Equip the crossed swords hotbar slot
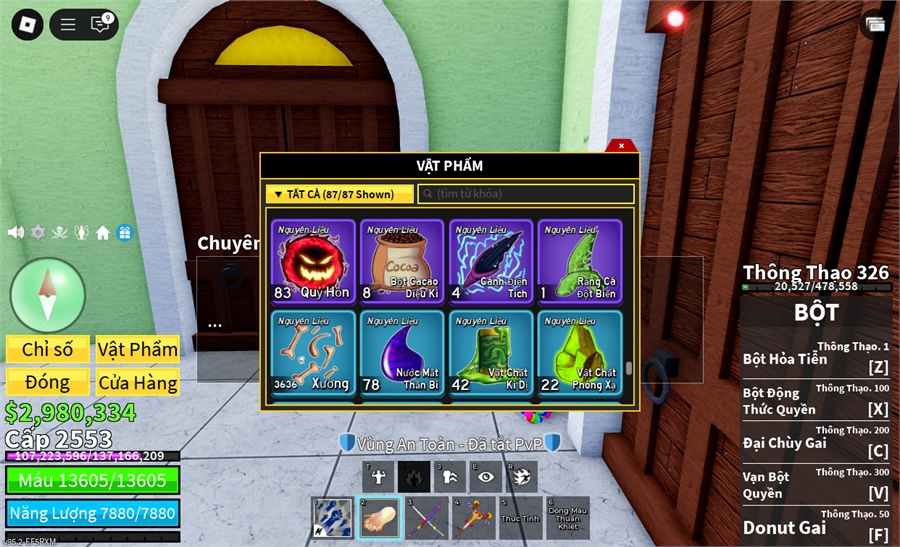The image size is (900, 547). [x=427, y=517]
